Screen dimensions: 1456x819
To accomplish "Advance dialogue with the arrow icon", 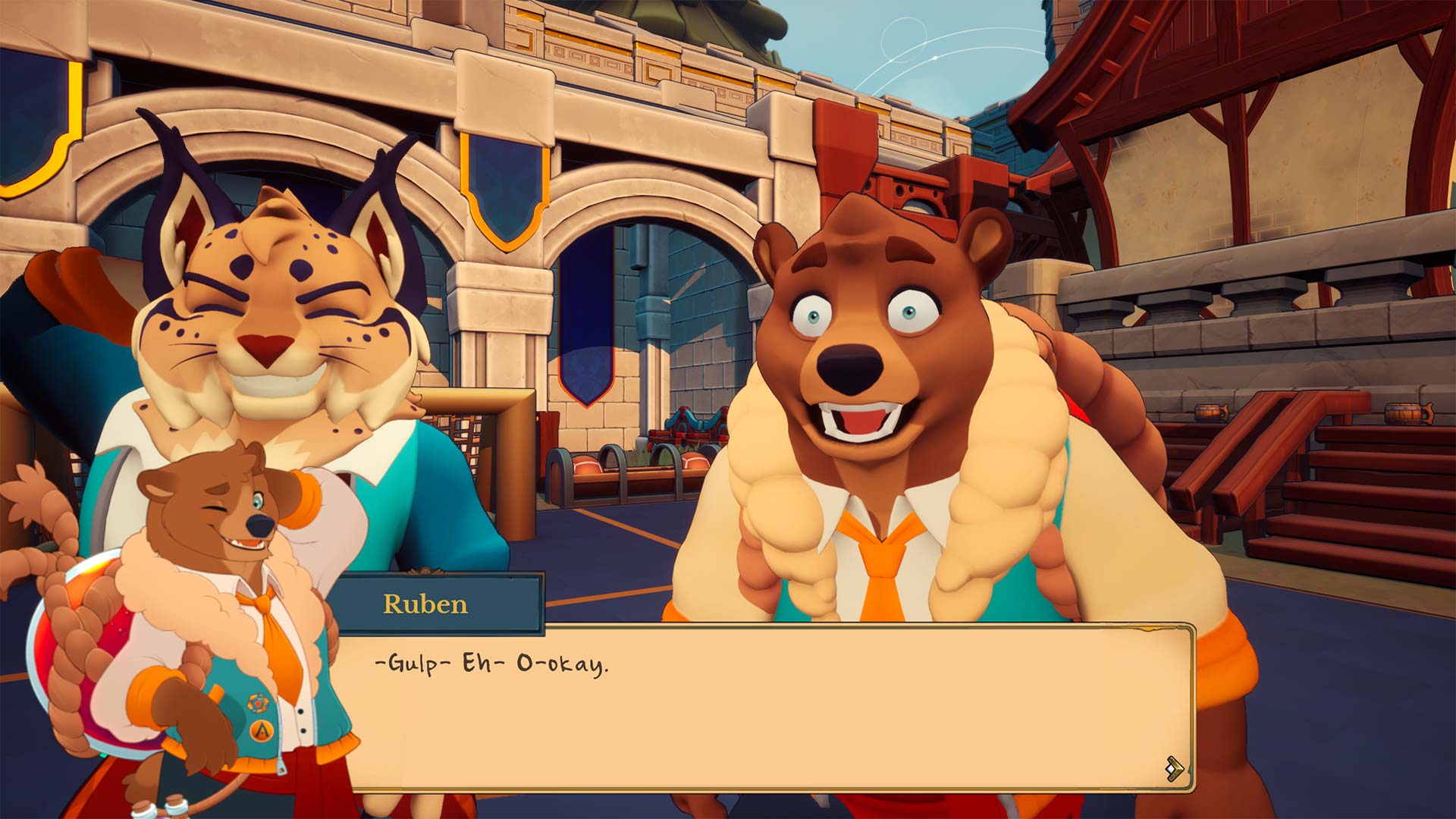I will click(1174, 768).
